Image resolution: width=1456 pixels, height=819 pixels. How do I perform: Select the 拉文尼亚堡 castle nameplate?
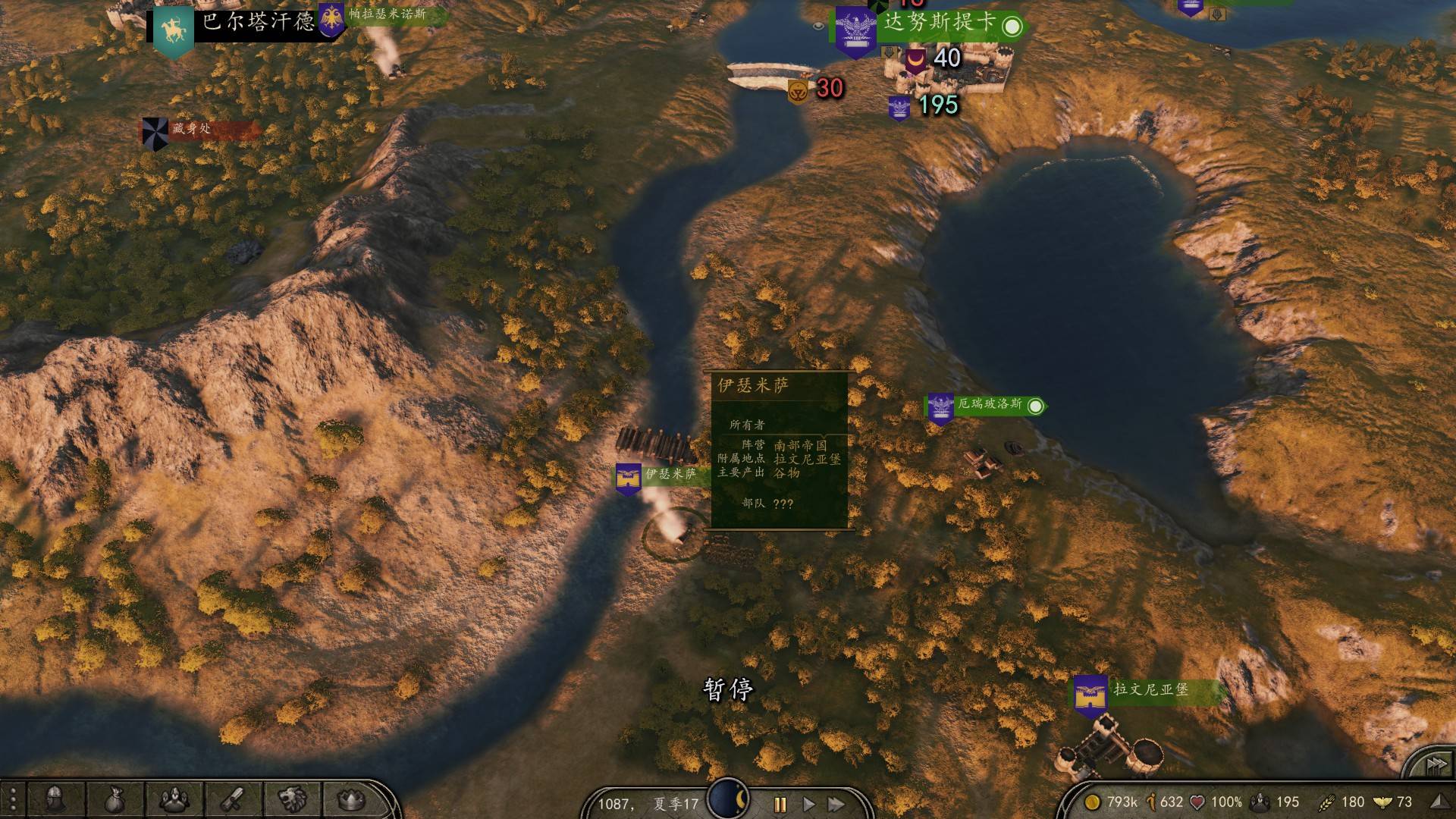click(x=1150, y=690)
